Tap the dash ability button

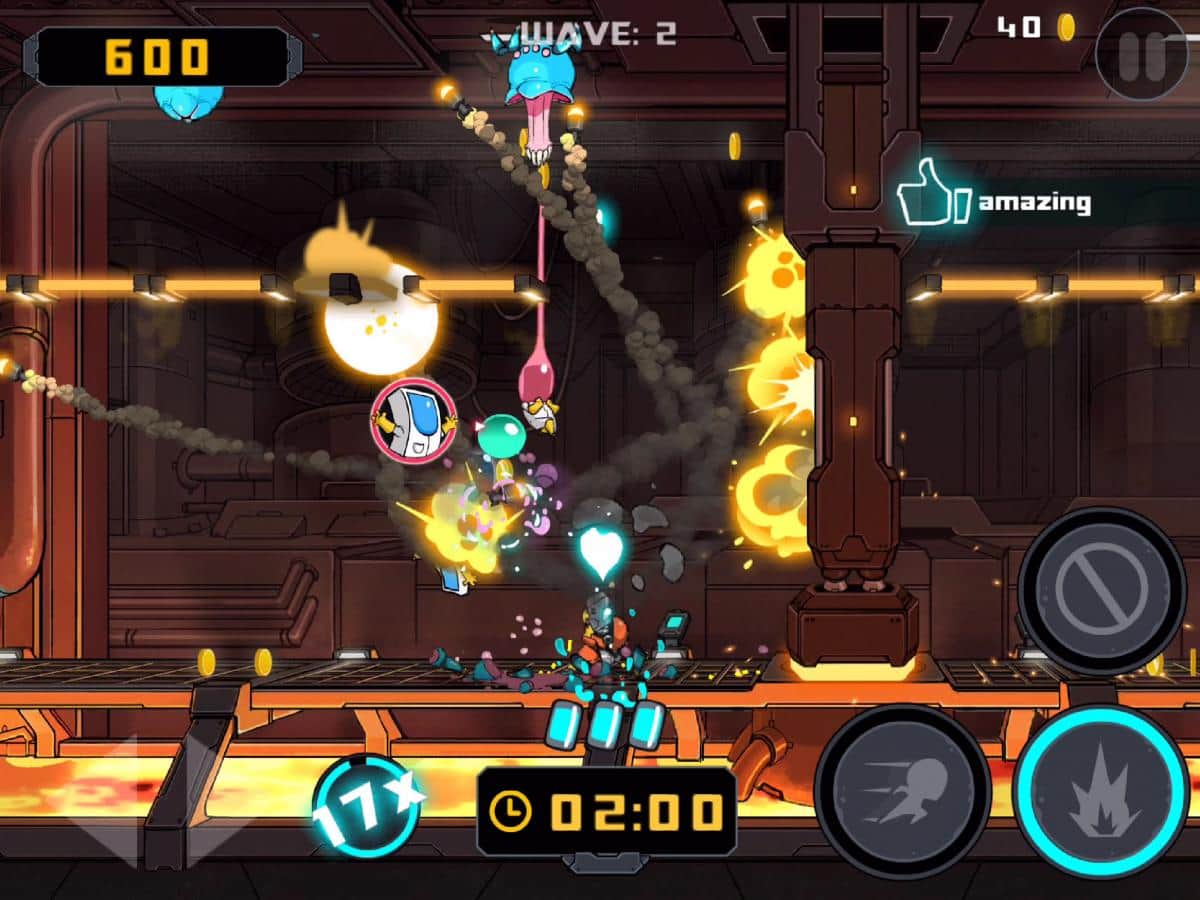903,791
